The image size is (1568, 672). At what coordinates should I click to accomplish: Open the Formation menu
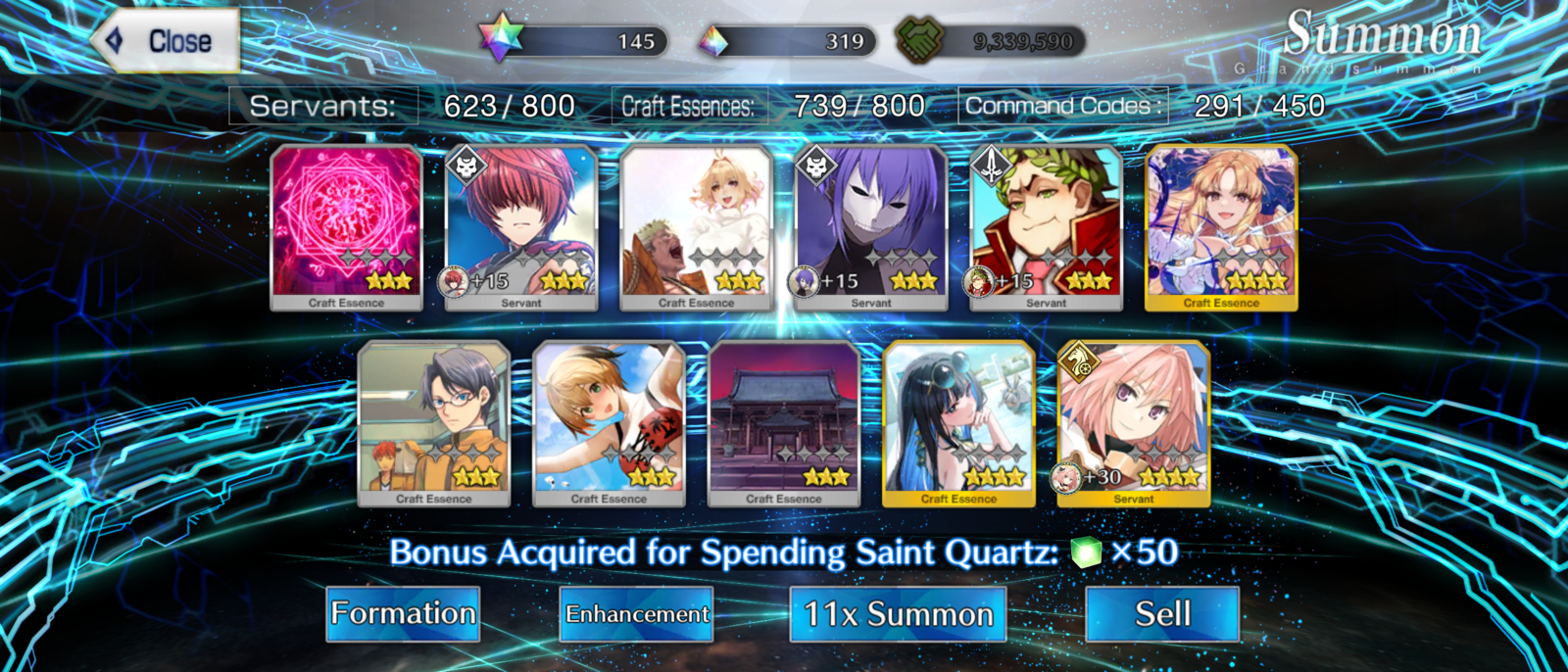point(403,614)
